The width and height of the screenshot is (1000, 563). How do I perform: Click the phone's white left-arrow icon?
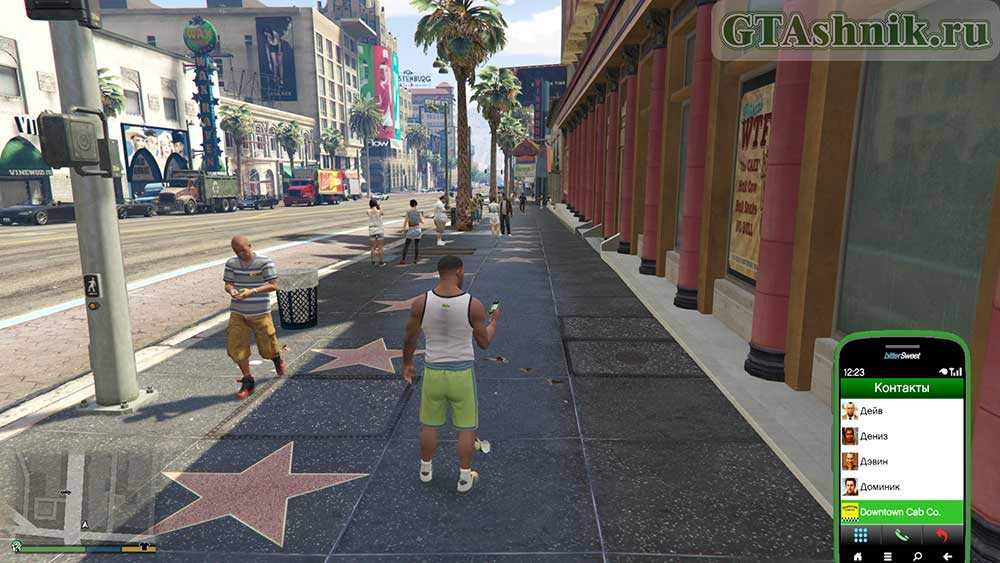point(946,554)
